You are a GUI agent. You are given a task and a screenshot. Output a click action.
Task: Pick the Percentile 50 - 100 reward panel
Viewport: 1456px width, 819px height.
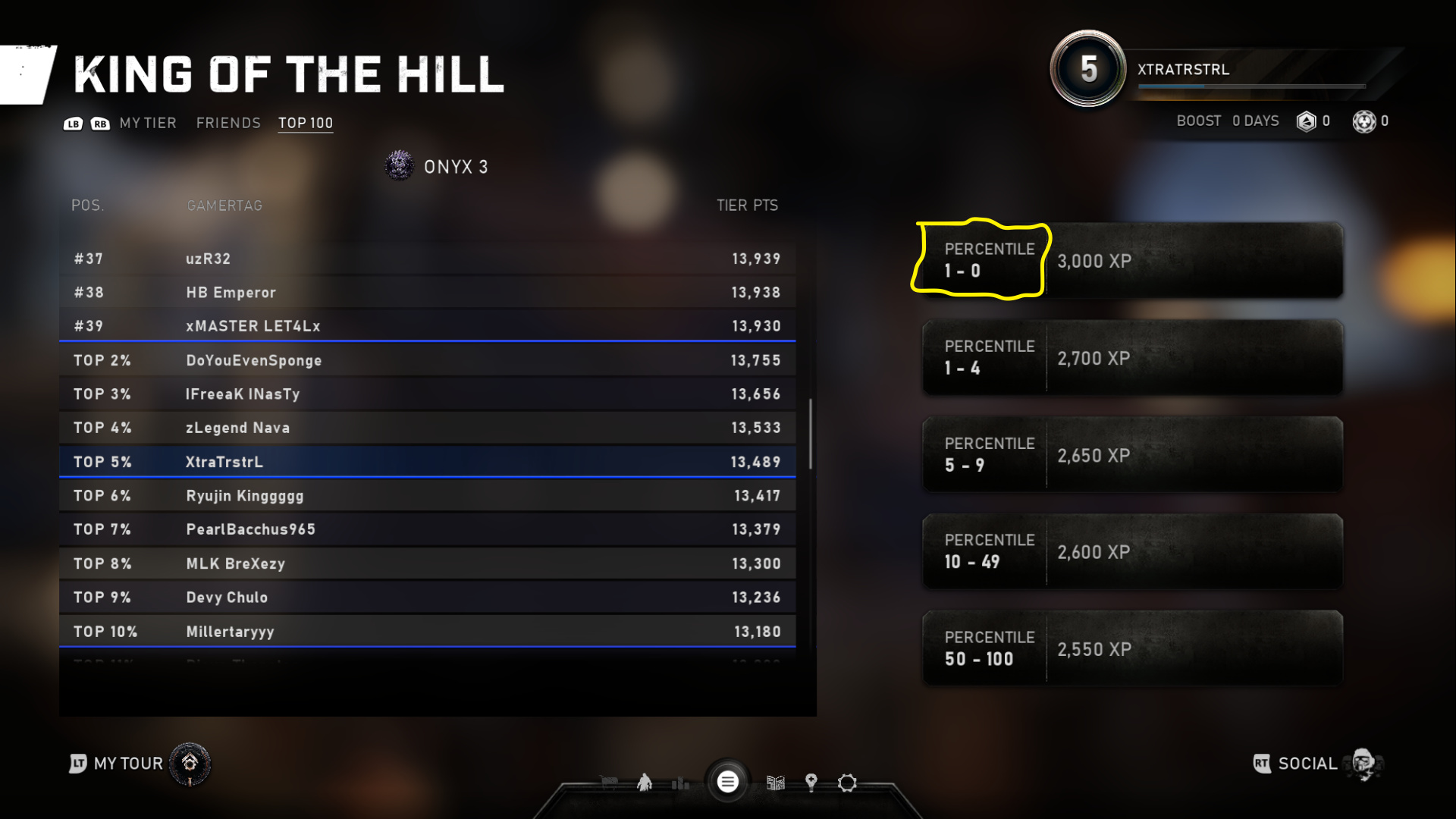pyautogui.click(x=1132, y=649)
